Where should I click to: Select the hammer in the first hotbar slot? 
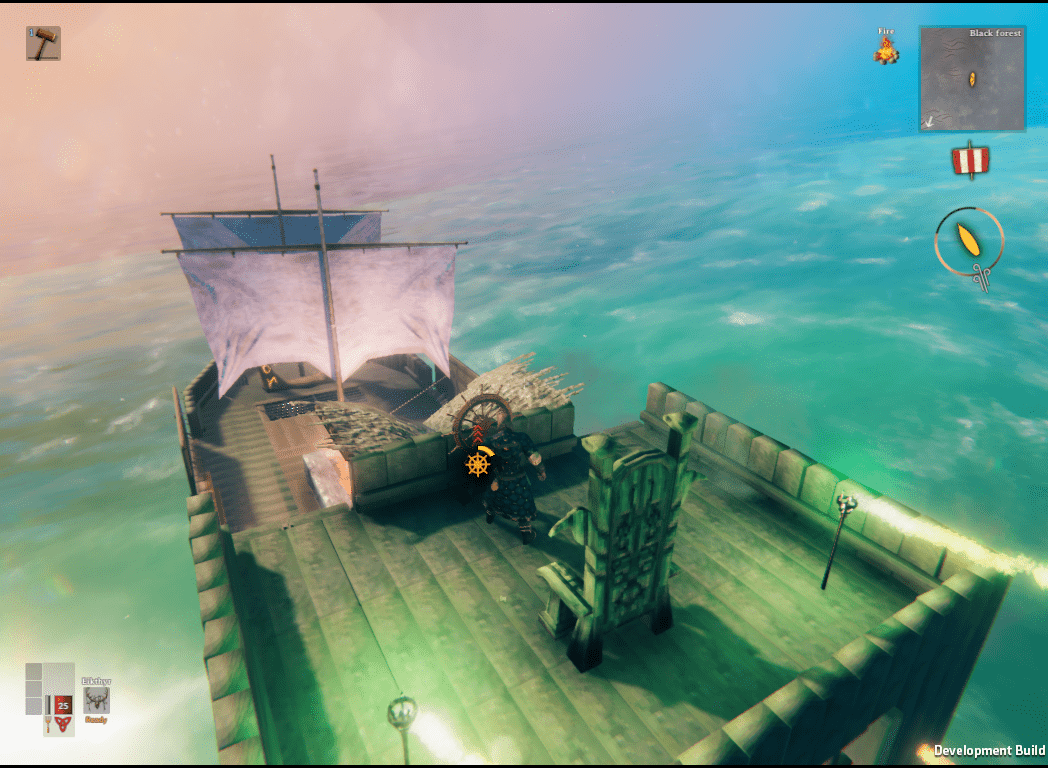tap(43, 44)
